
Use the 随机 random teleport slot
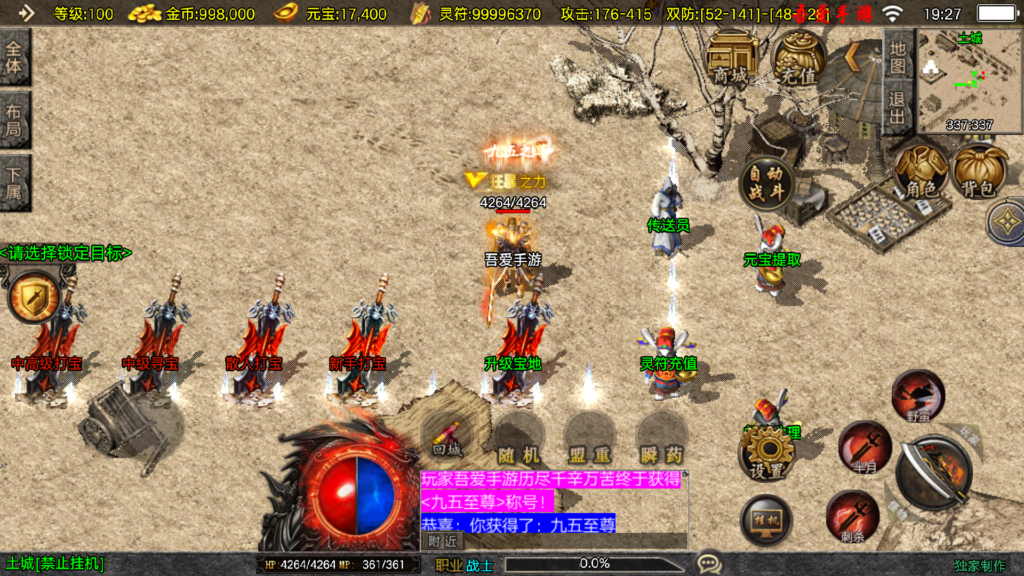[519, 438]
